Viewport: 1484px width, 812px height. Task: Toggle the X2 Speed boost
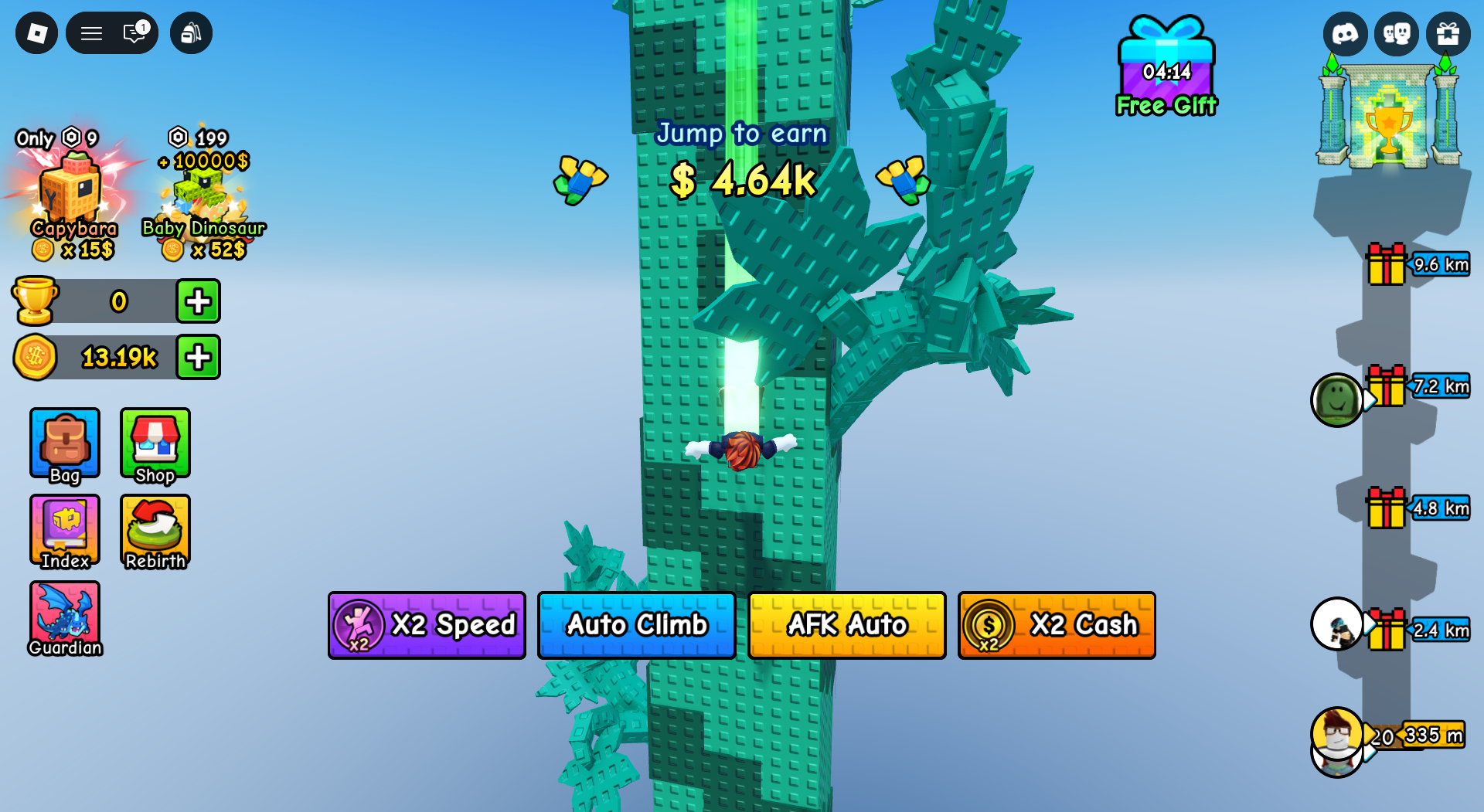click(x=426, y=625)
